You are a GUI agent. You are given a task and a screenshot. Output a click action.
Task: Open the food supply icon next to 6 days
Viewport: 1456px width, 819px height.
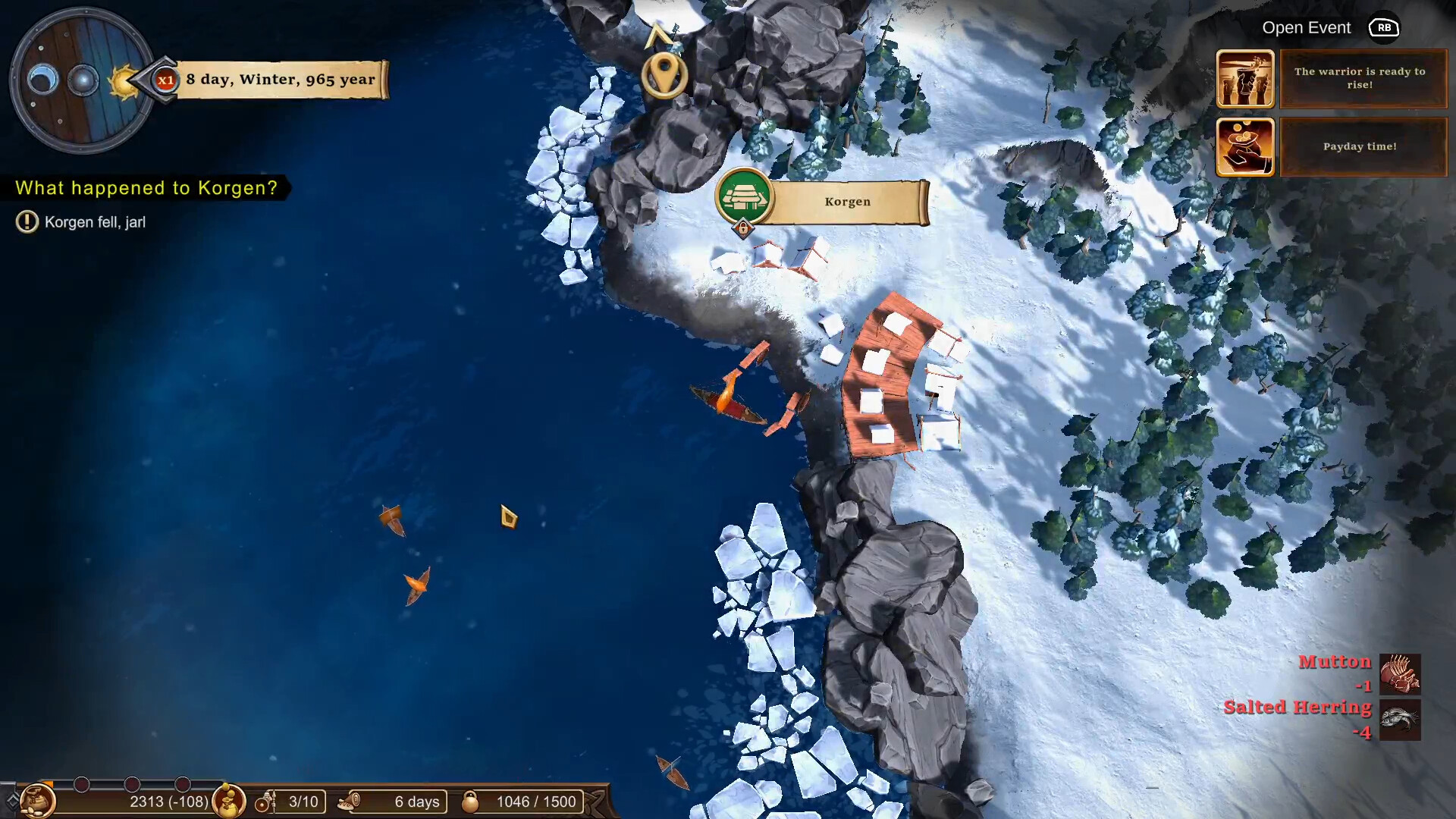point(351,802)
